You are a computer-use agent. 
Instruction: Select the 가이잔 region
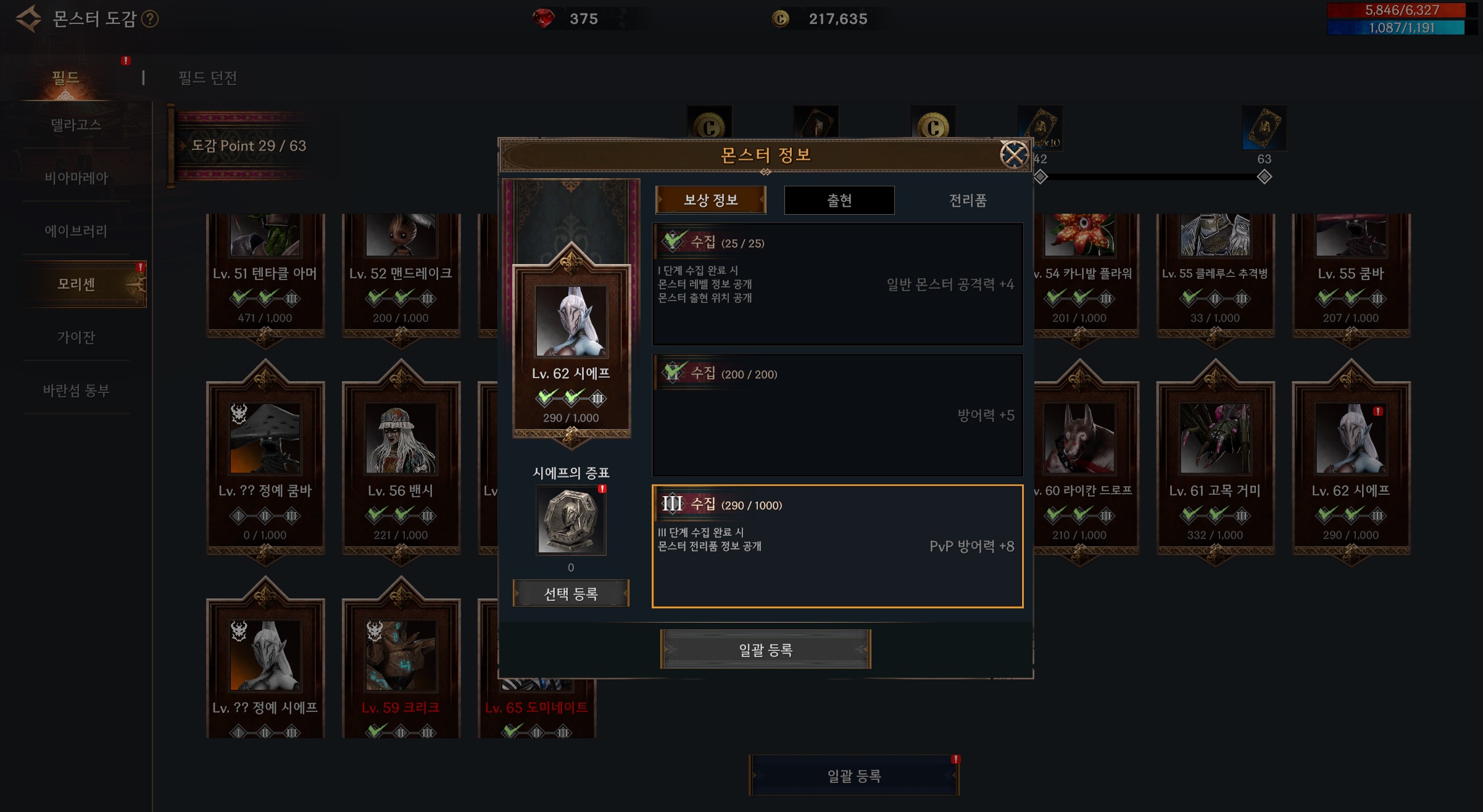76,337
